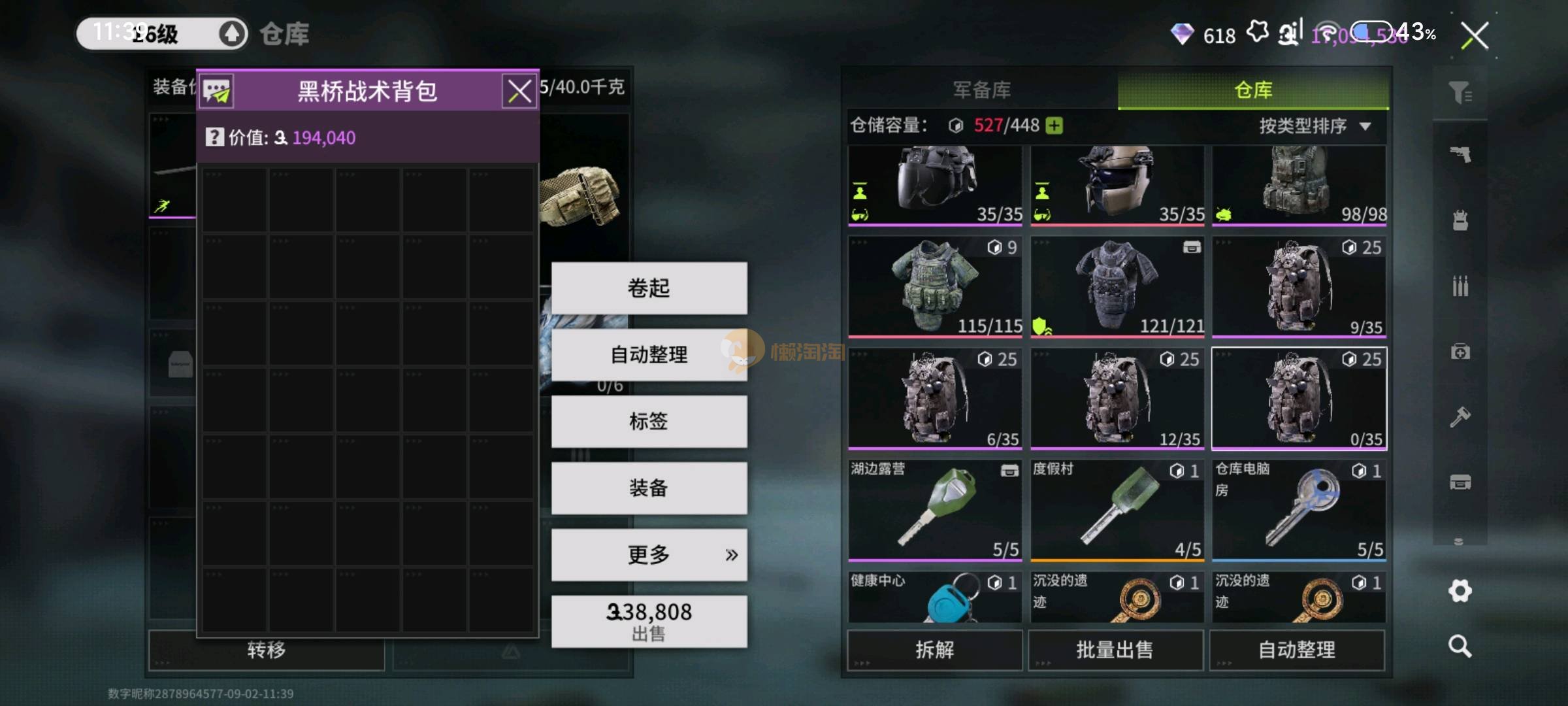Click the 转移 transfer button

tap(267, 650)
